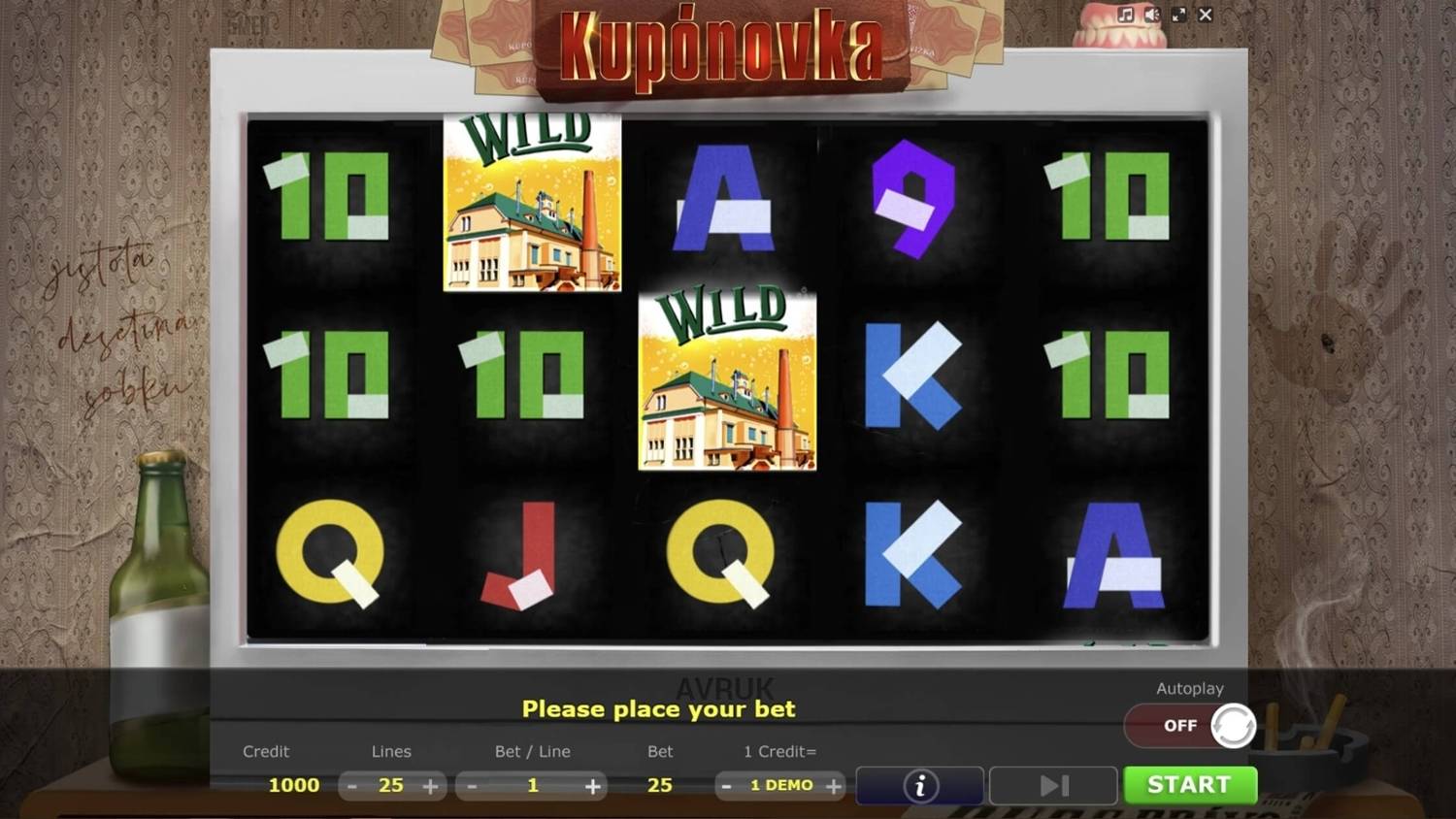Click the skip/fast-forward reel button

(1052, 785)
